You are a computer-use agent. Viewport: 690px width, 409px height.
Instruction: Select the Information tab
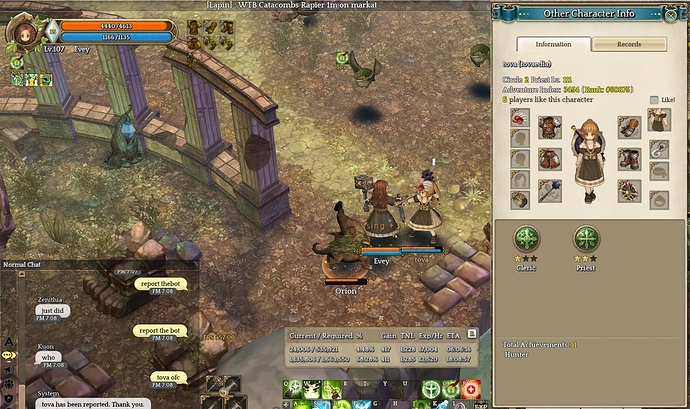(553, 44)
